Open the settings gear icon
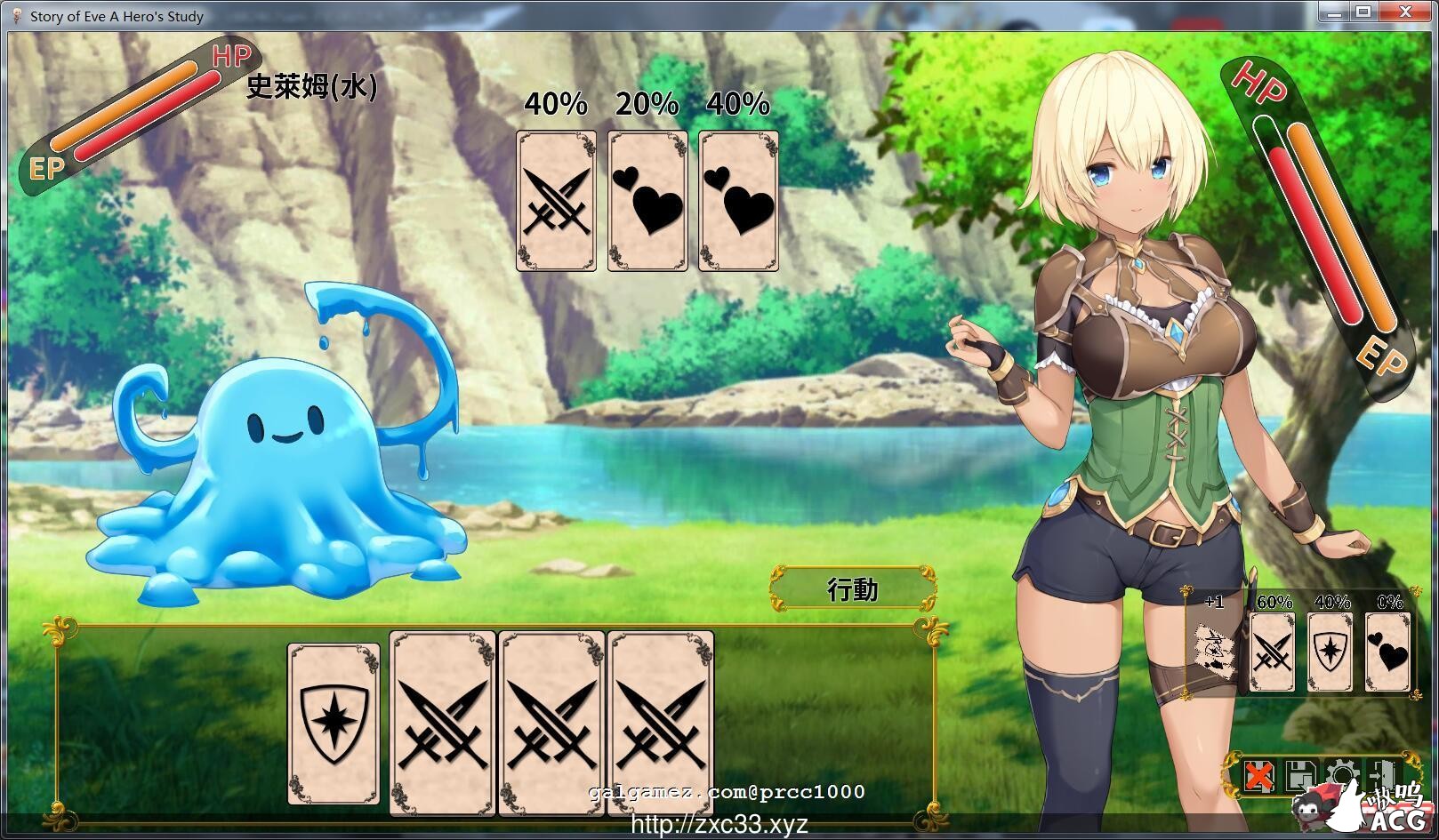1439x840 pixels. 1340,773
